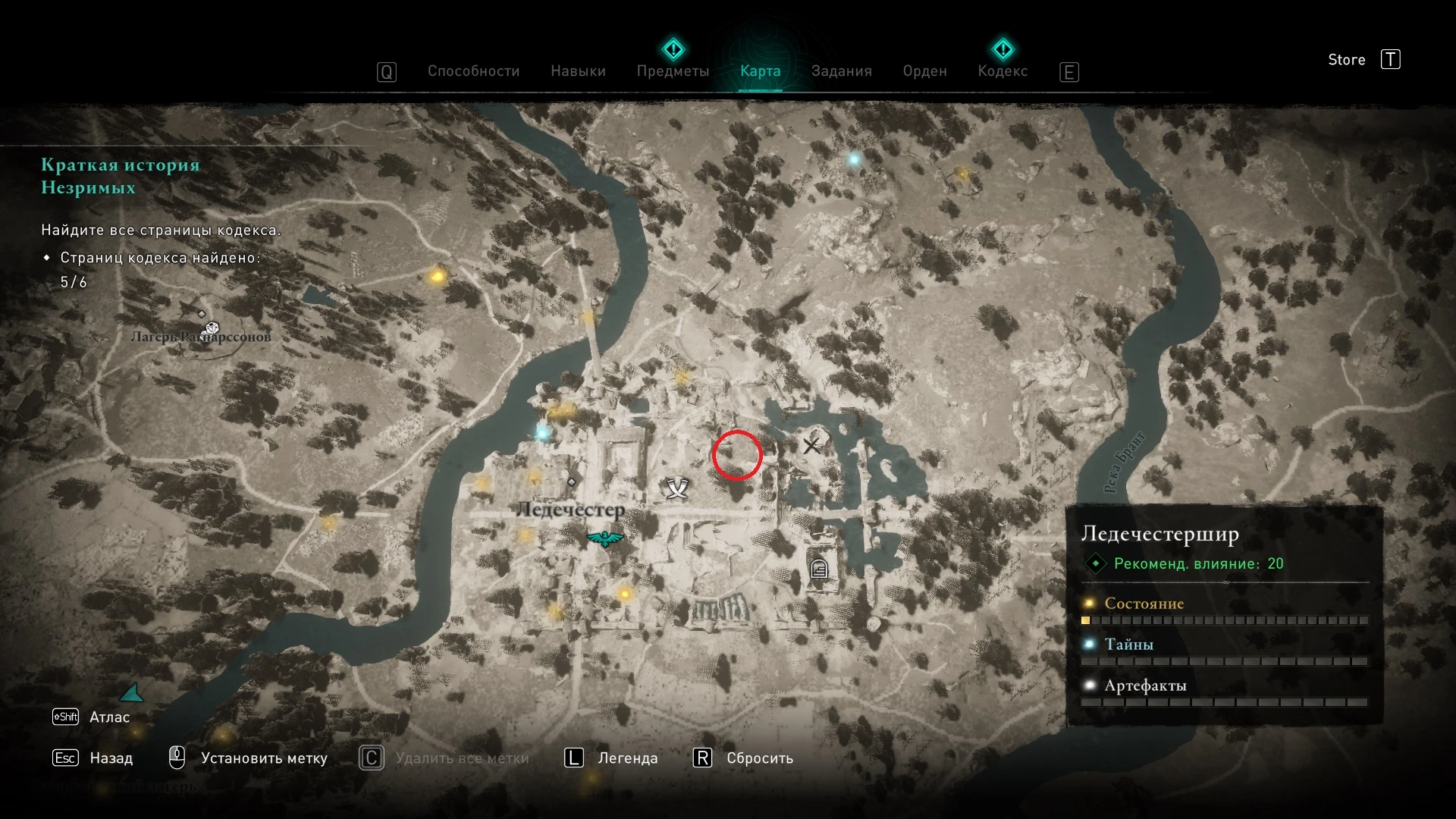Select the blue mystery marker in the northeast
This screenshot has height=819, width=1456.
[x=855, y=160]
